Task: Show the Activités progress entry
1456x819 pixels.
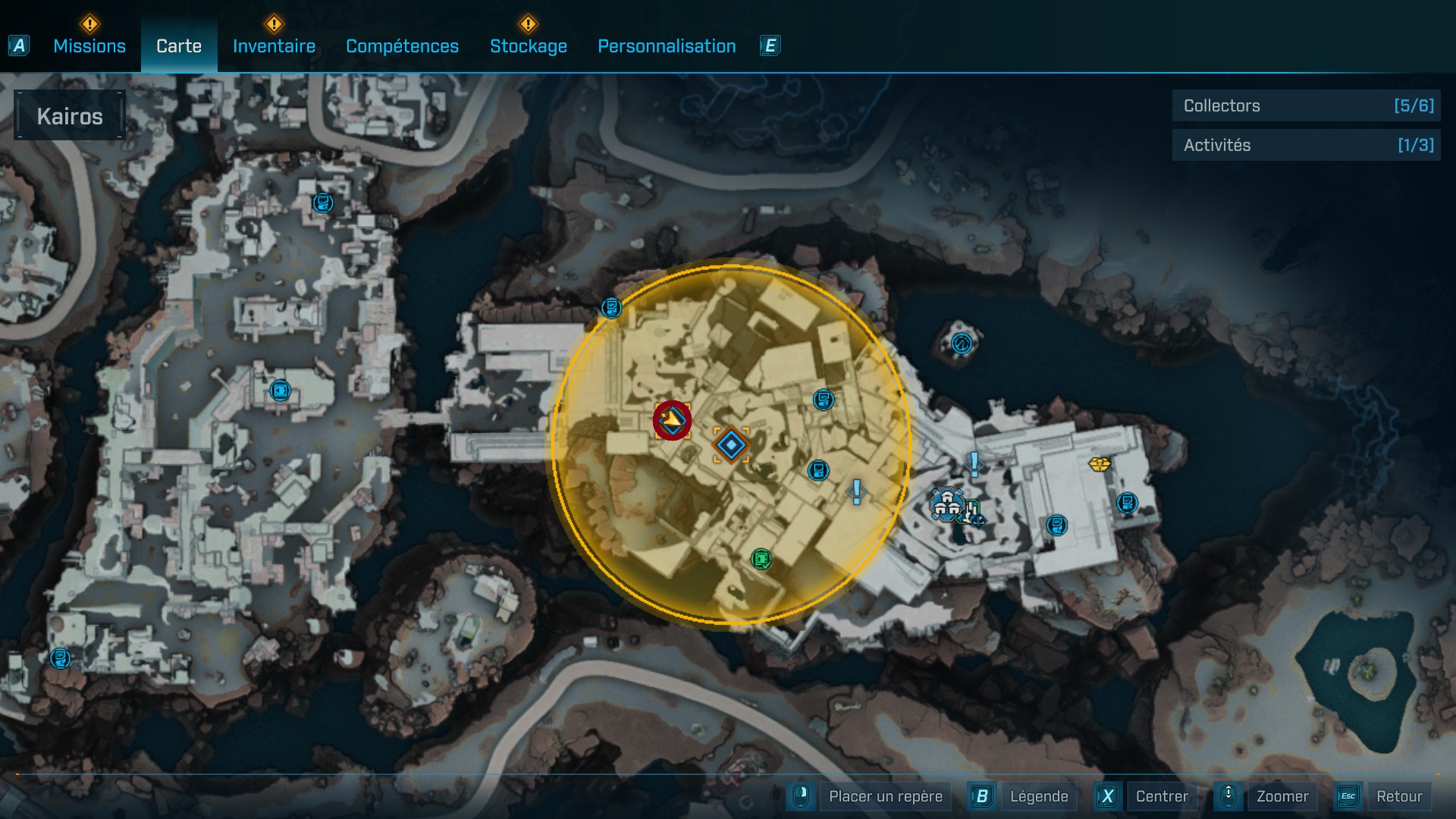Action: click(1306, 146)
